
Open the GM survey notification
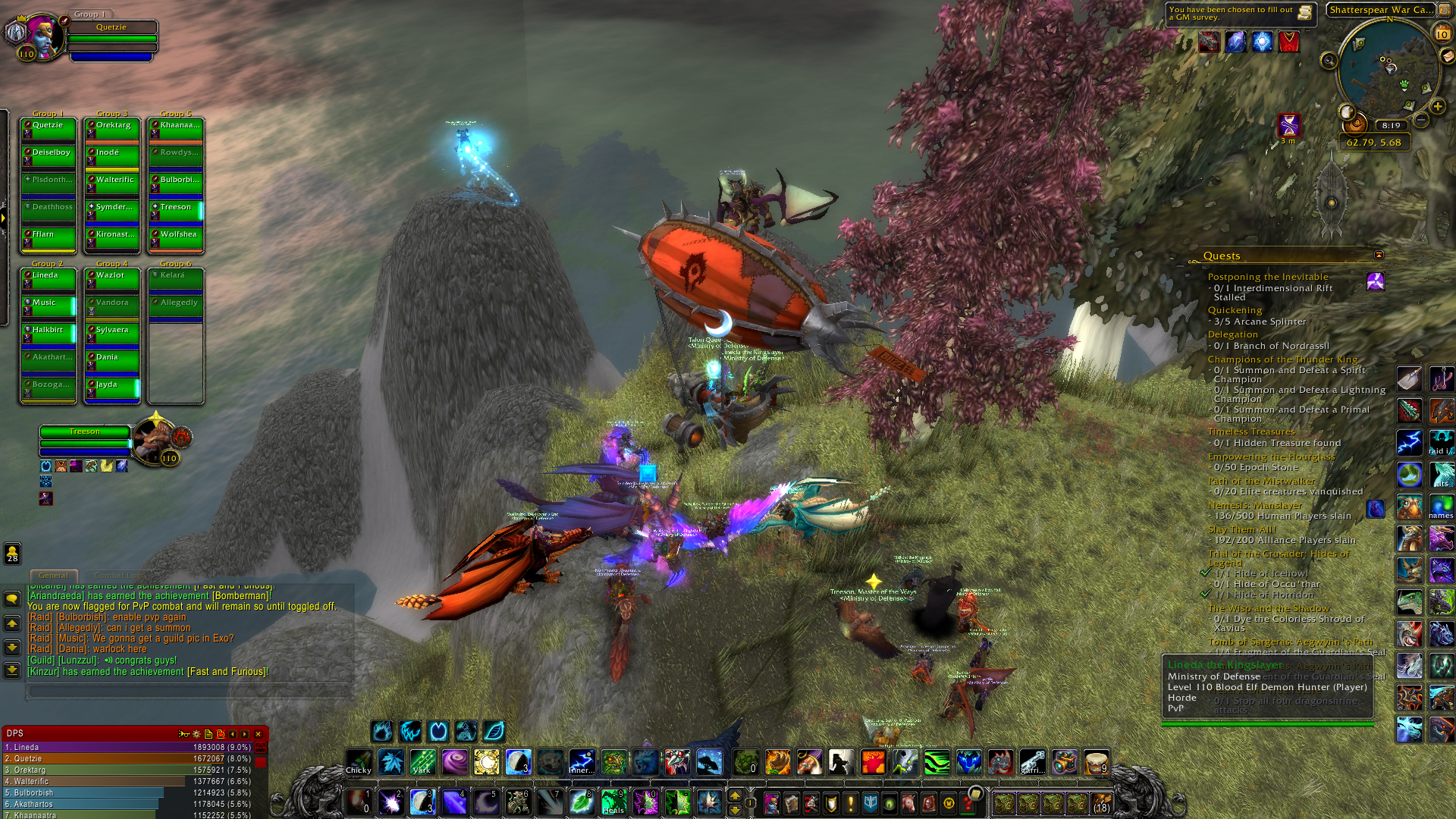coord(1241,14)
